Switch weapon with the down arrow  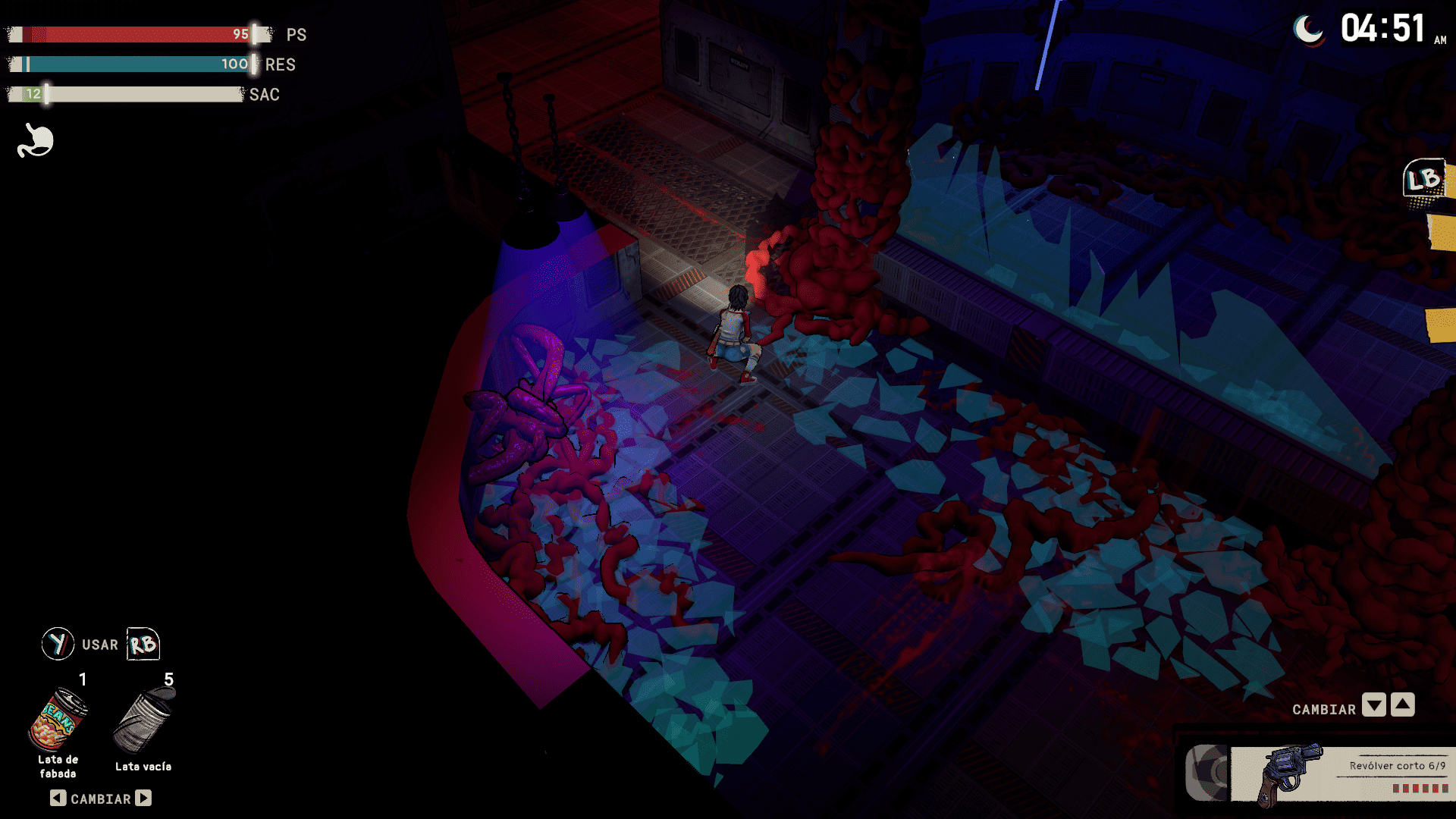1373,705
